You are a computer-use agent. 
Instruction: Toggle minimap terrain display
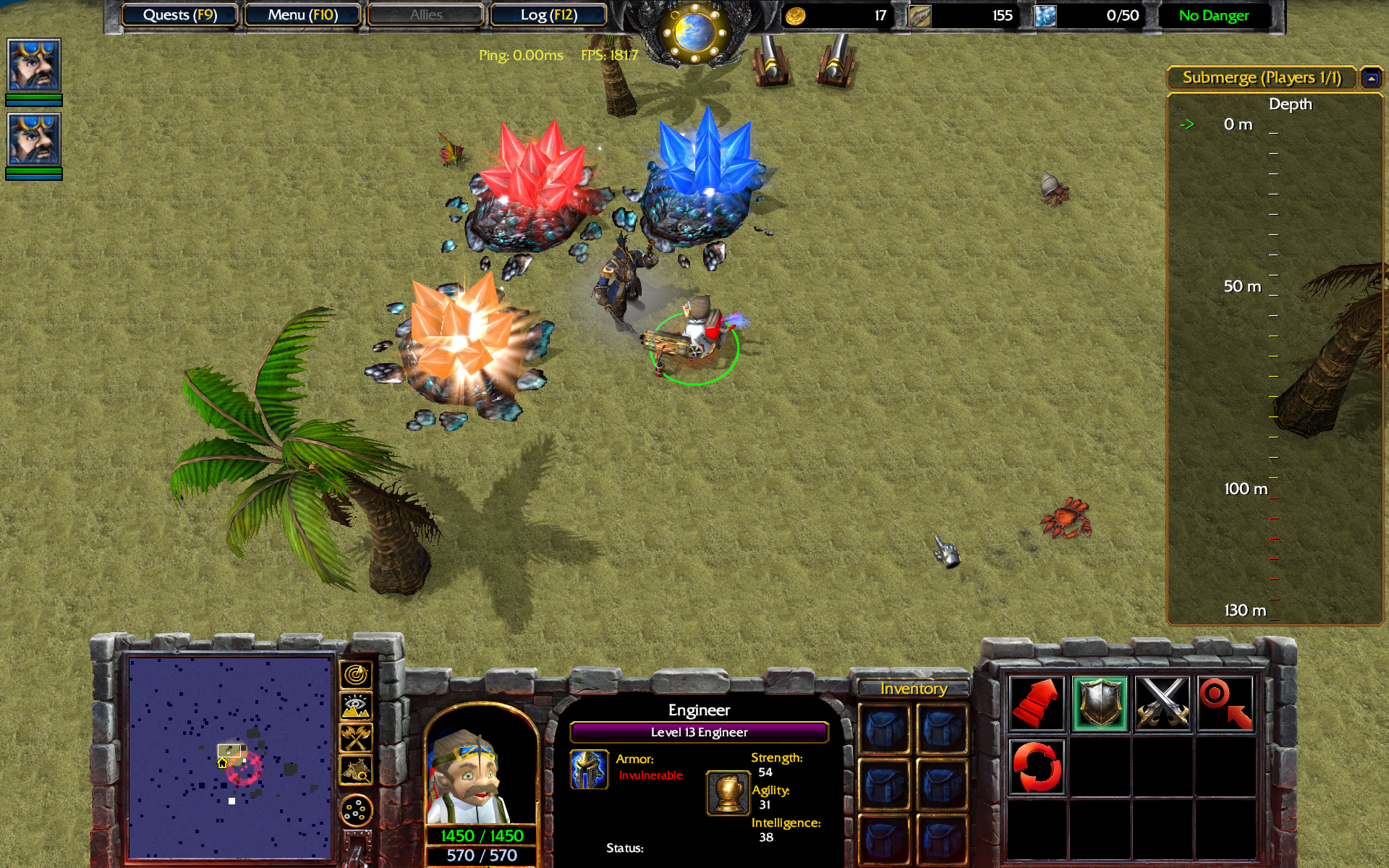click(x=356, y=707)
